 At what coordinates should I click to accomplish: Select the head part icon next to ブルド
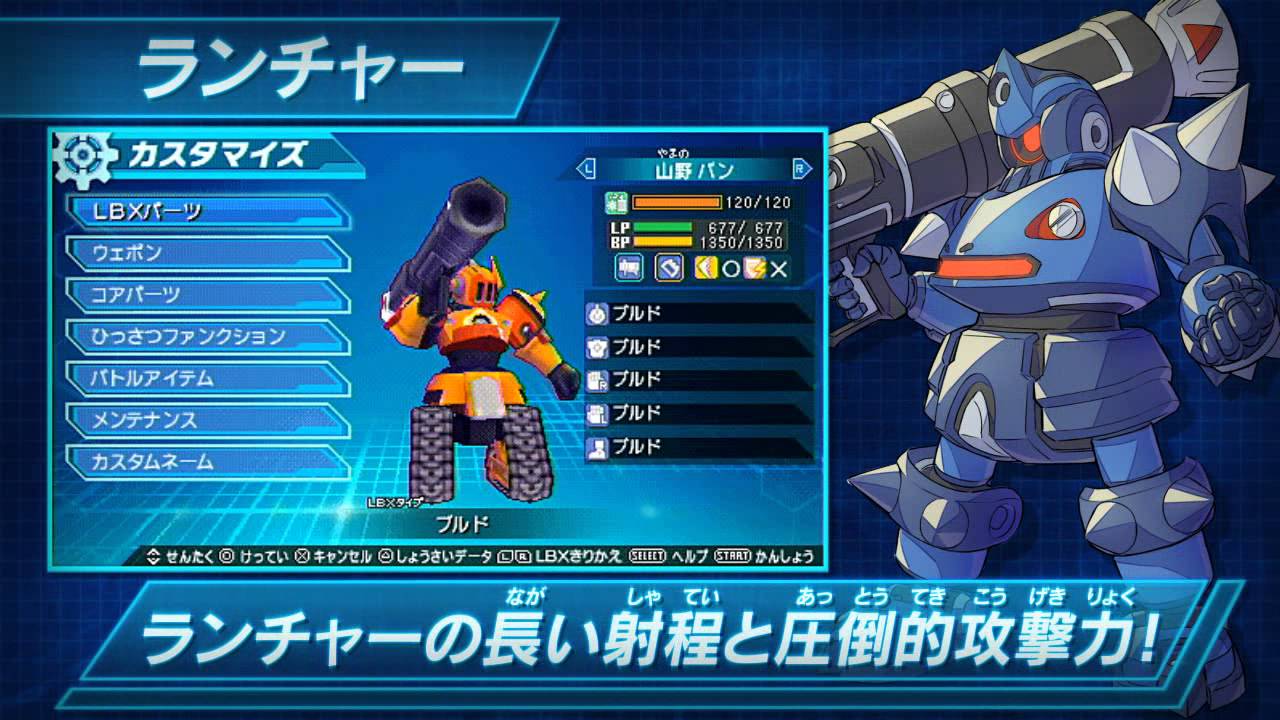point(596,313)
